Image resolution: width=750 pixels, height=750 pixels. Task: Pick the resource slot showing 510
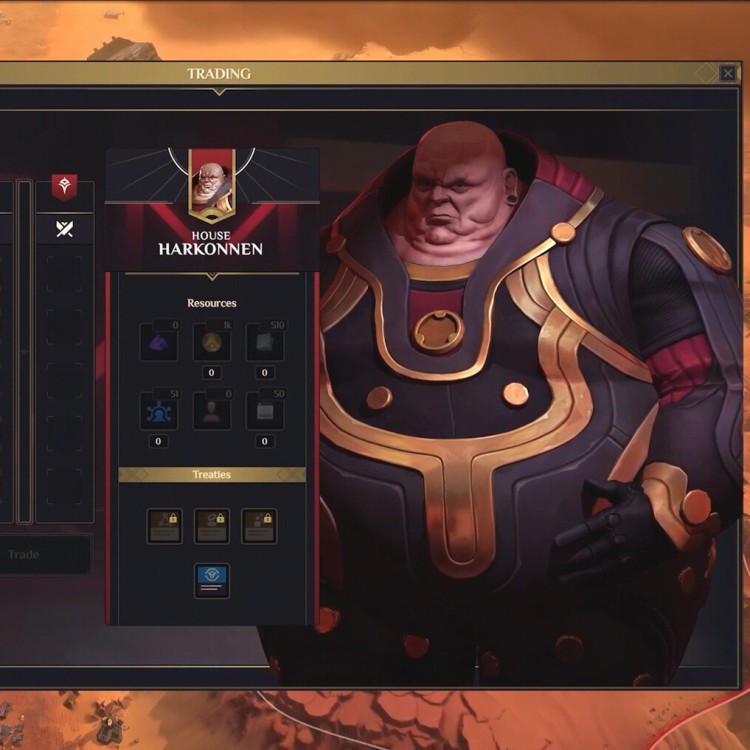point(265,342)
